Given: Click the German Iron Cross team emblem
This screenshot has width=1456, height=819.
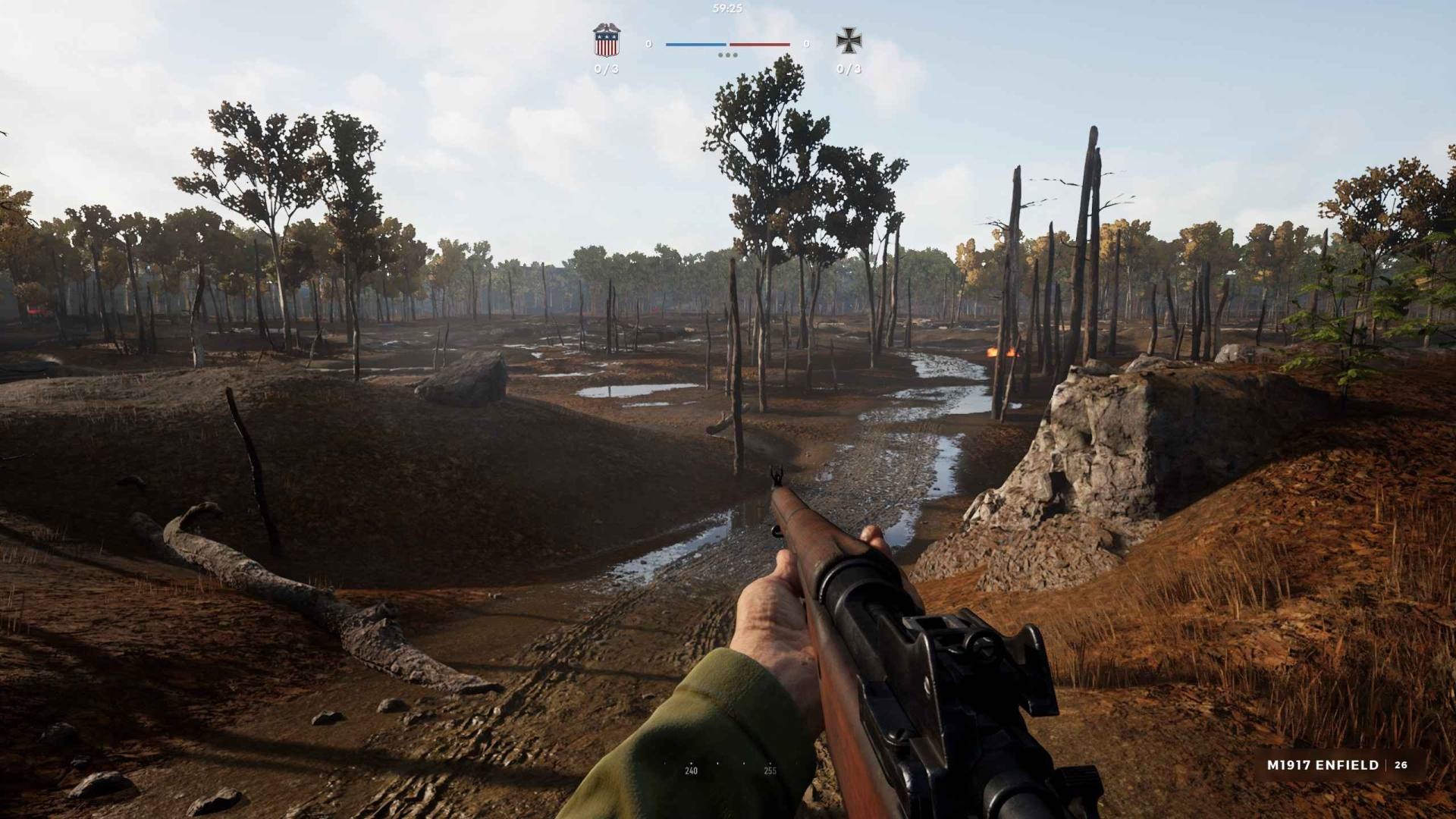Looking at the screenshot, I should [x=848, y=41].
